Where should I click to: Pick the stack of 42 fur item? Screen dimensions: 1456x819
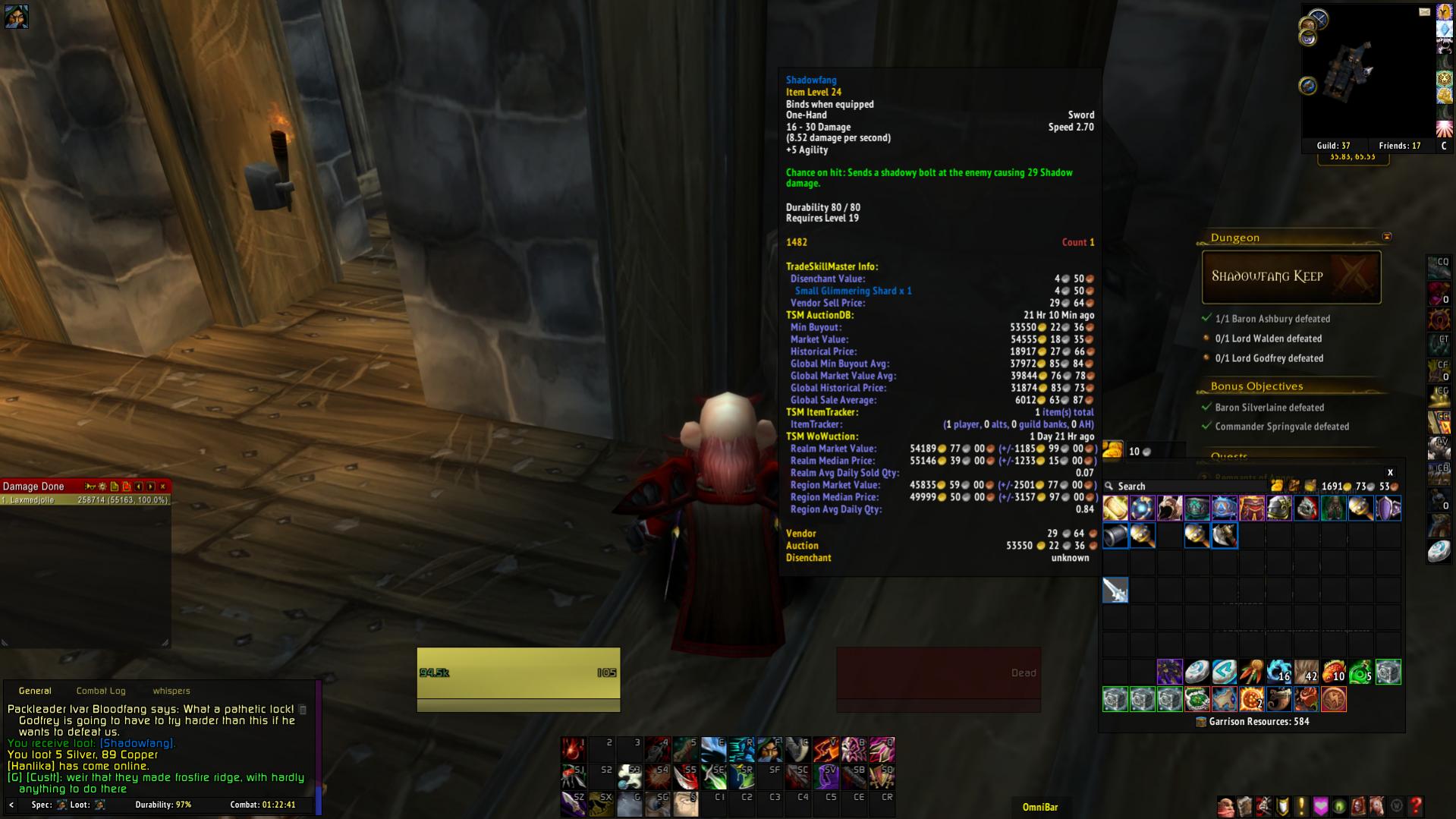(x=1307, y=673)
